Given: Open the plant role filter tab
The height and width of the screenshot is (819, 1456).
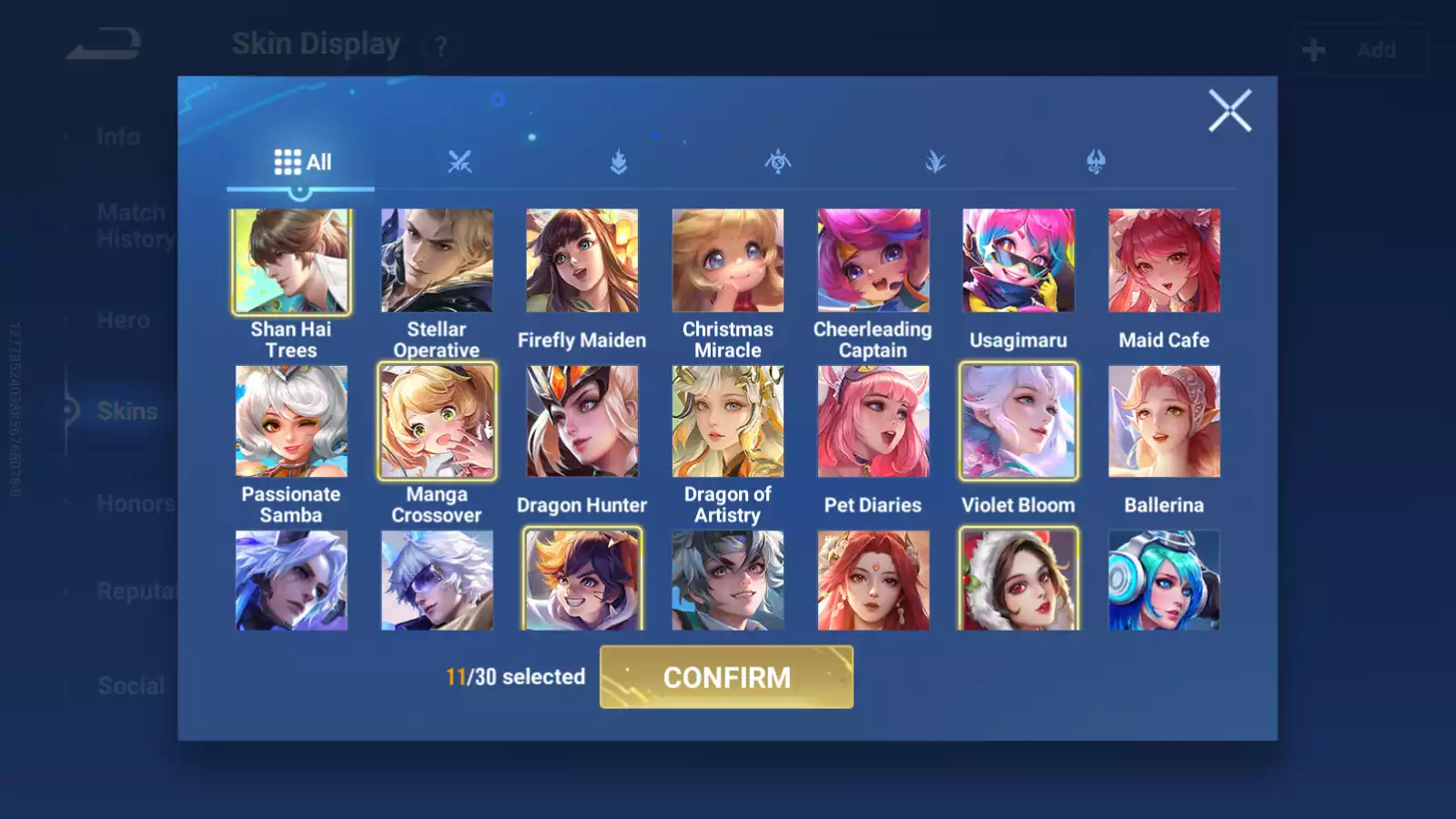Looking at the screenshot, I should 935,162.
